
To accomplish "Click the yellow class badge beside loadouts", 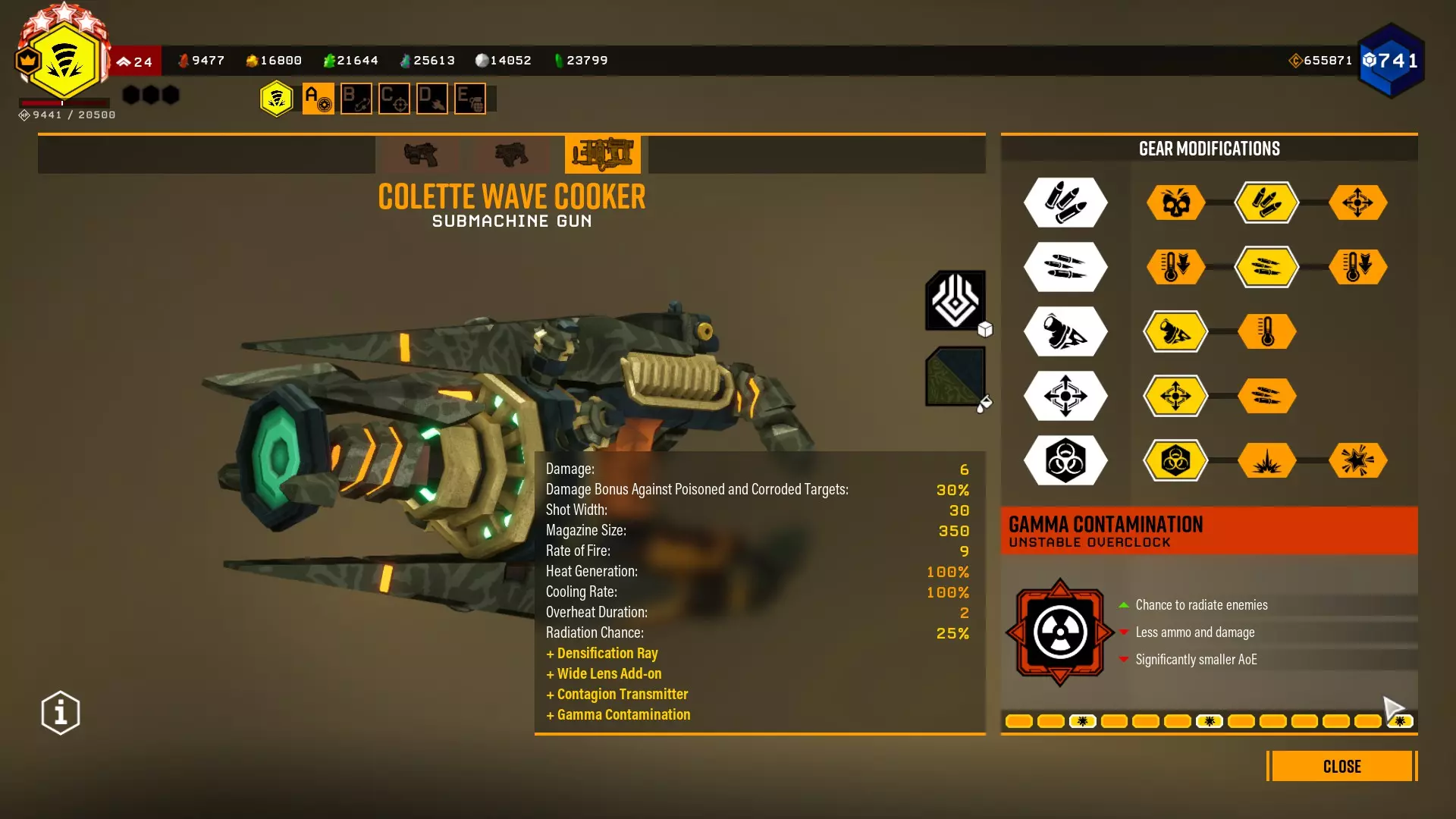I will 277,99.
